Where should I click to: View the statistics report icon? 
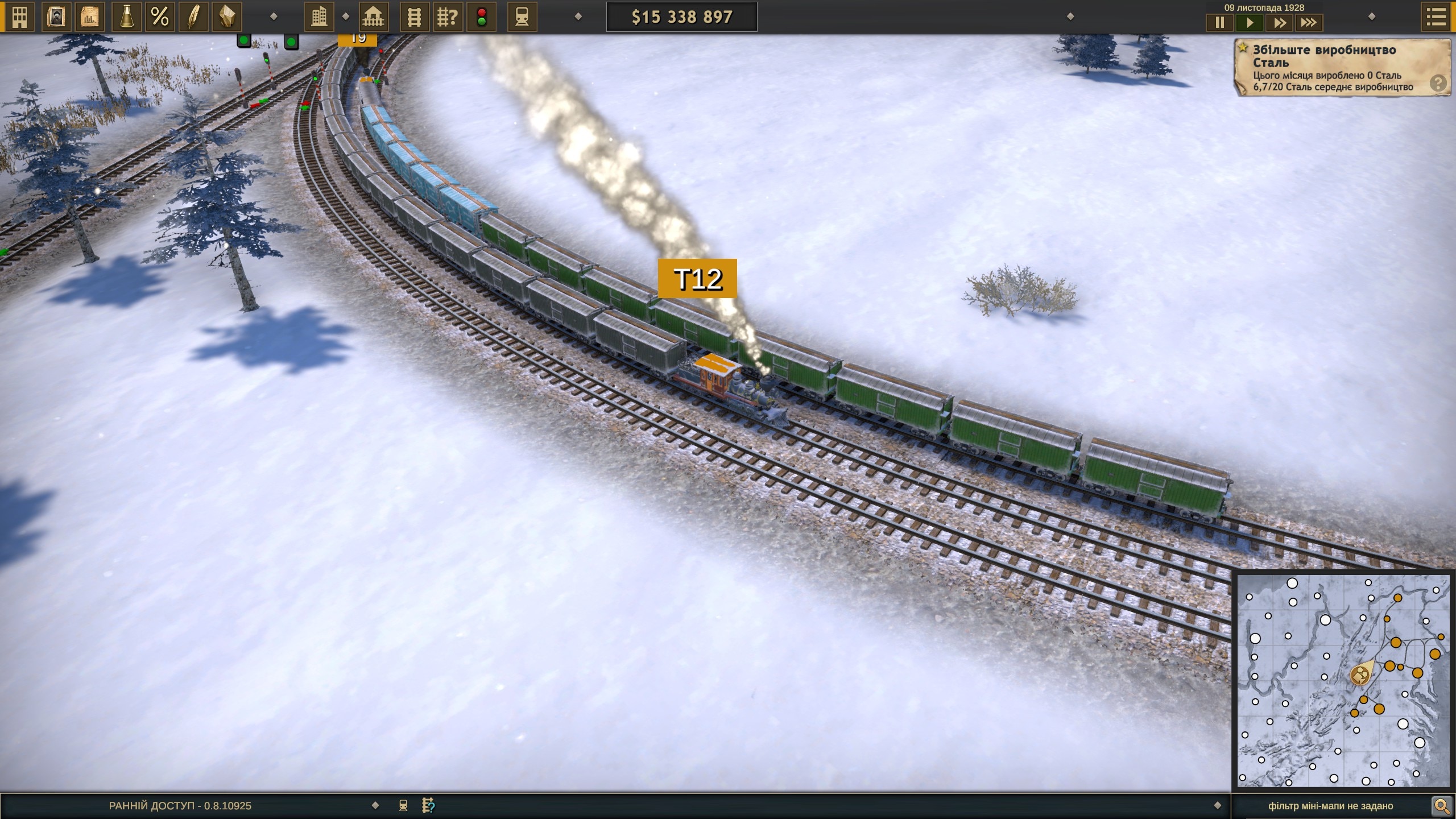click(x=90, y=16)
